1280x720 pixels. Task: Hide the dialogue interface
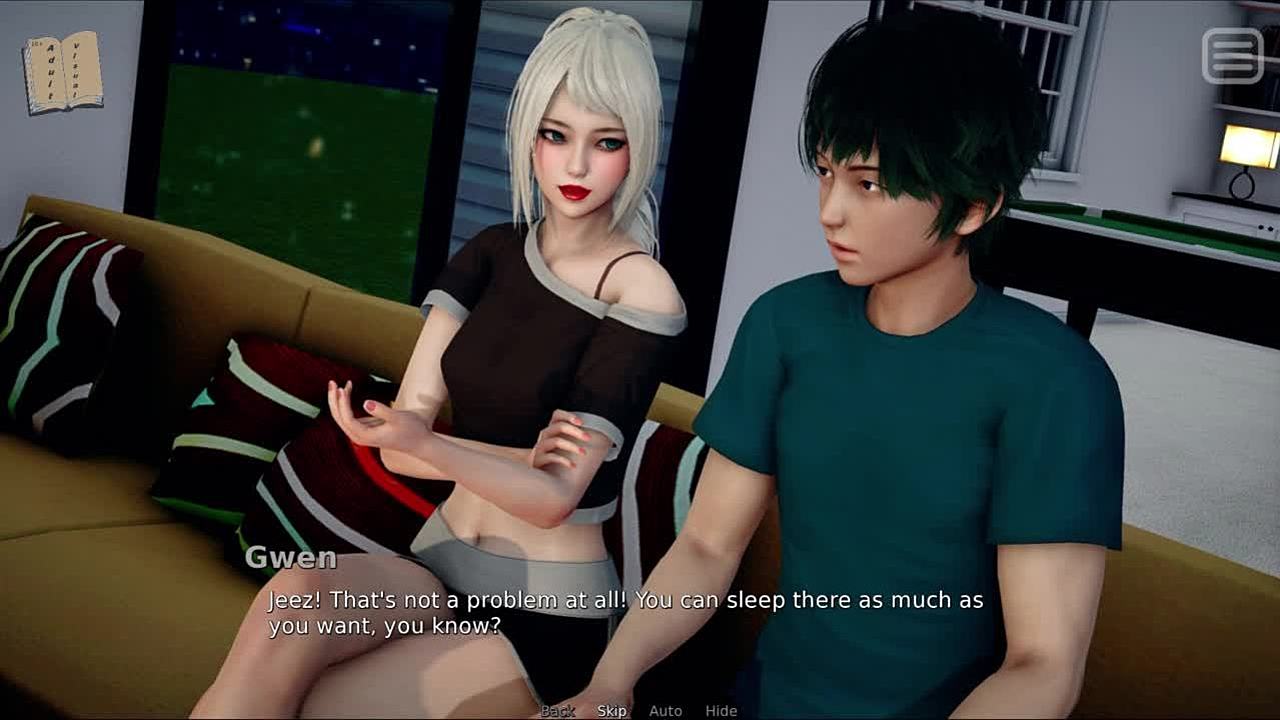[721, 711]
